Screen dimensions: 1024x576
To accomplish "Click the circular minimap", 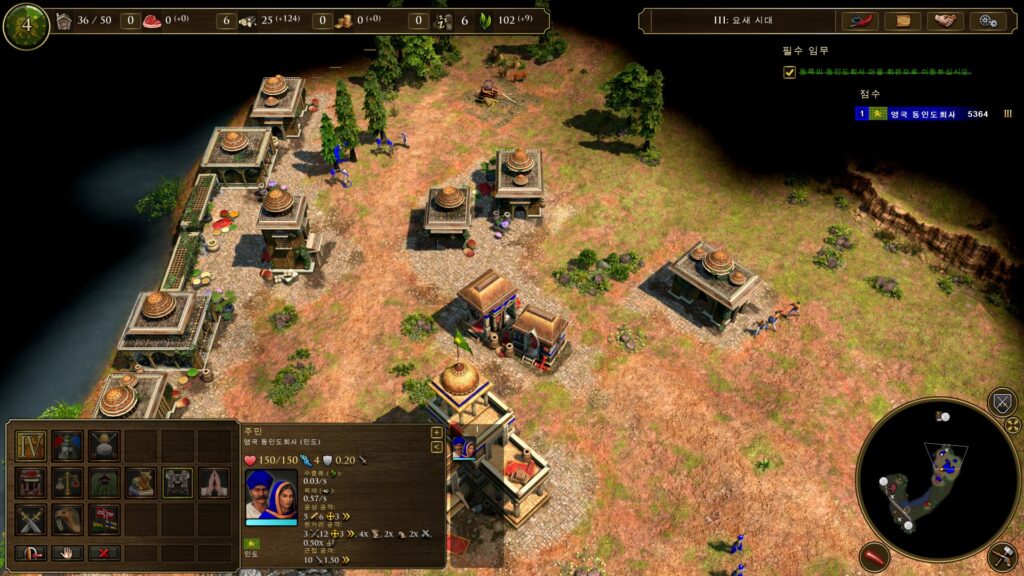I will pos(937,479).
